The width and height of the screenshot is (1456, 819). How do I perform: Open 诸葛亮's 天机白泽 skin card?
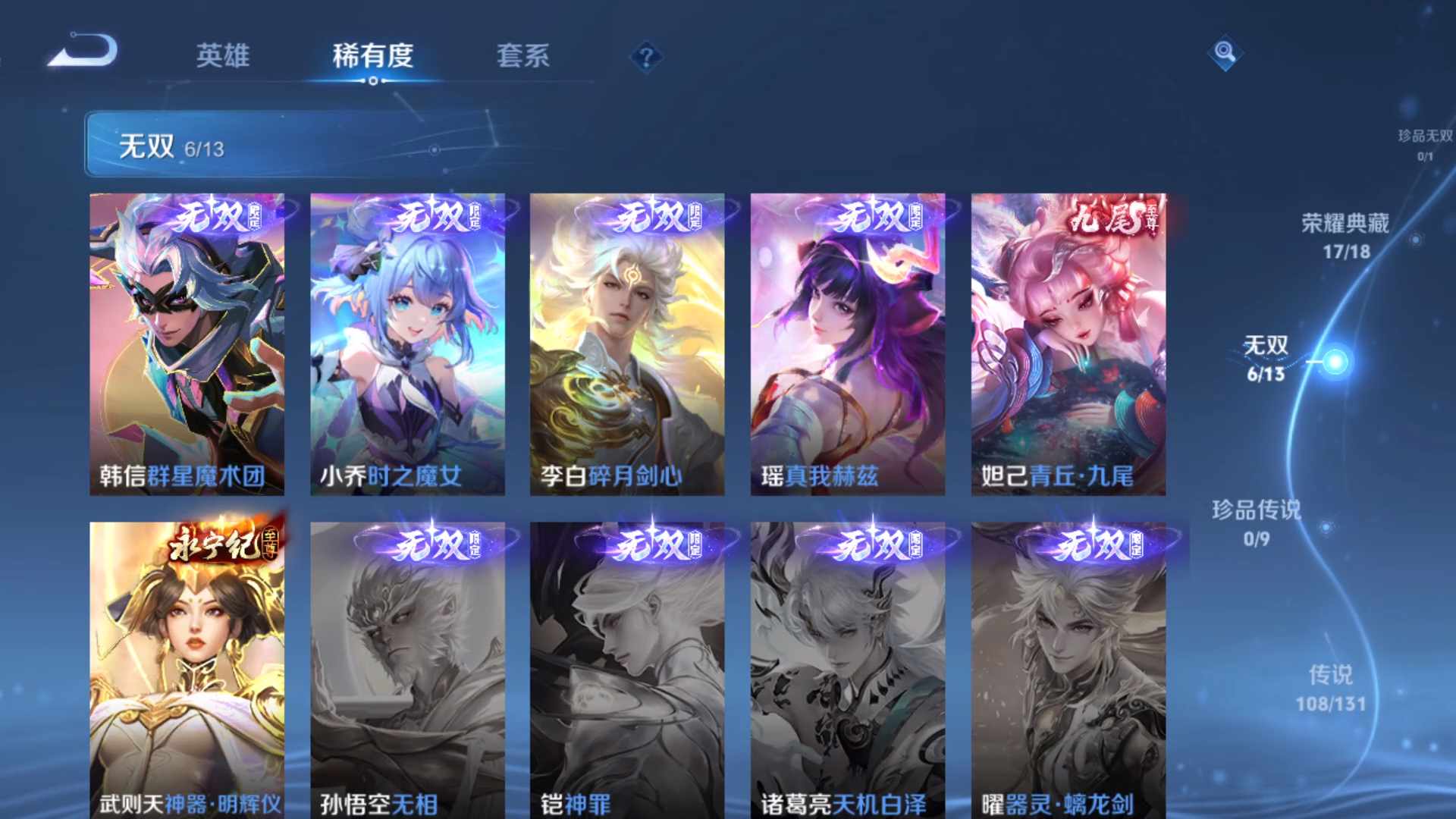pyautogui.click(x=847, y=667)
